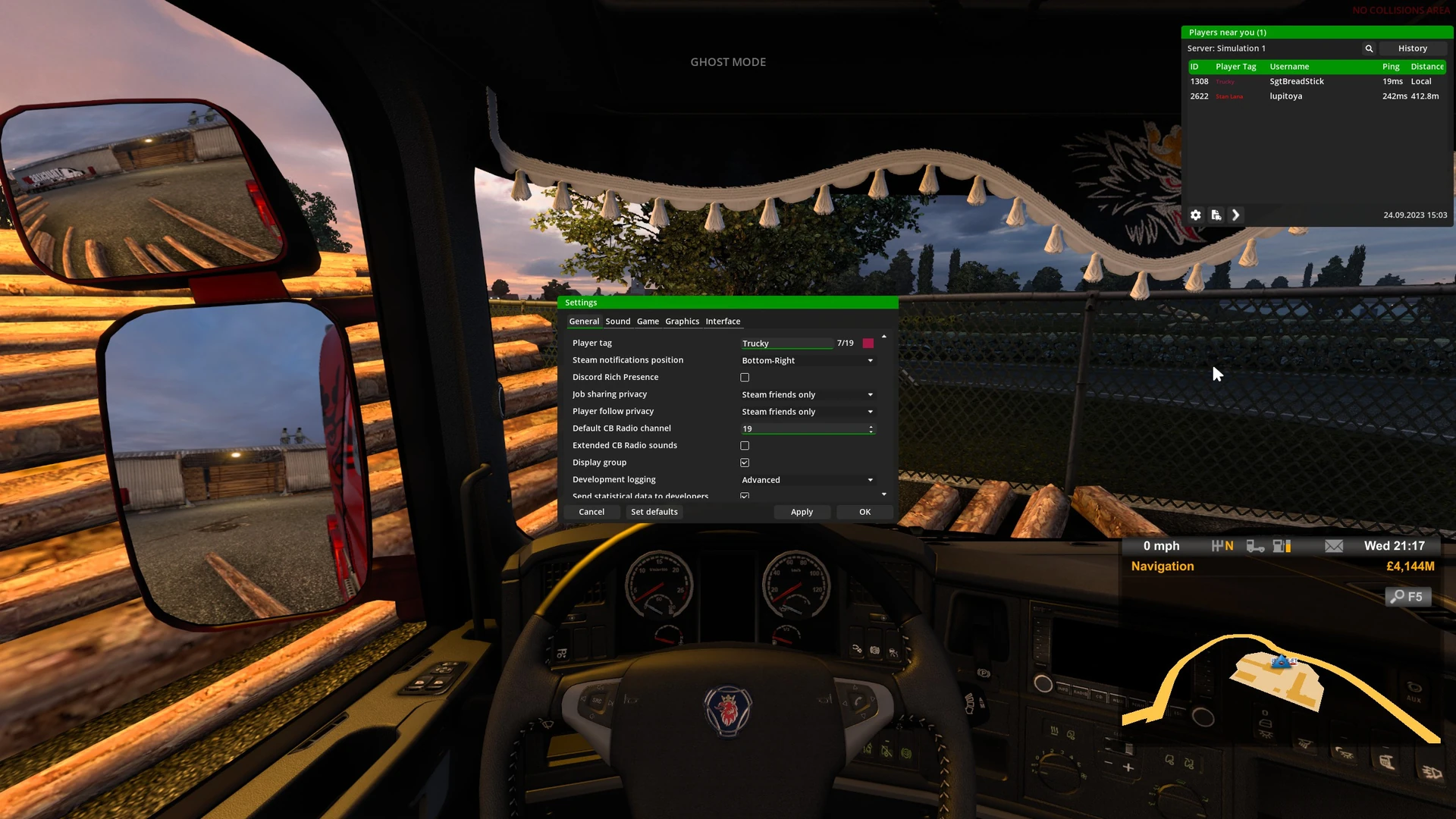
Task: Show the Interface settings tab
Action: (x=723, y=322)
